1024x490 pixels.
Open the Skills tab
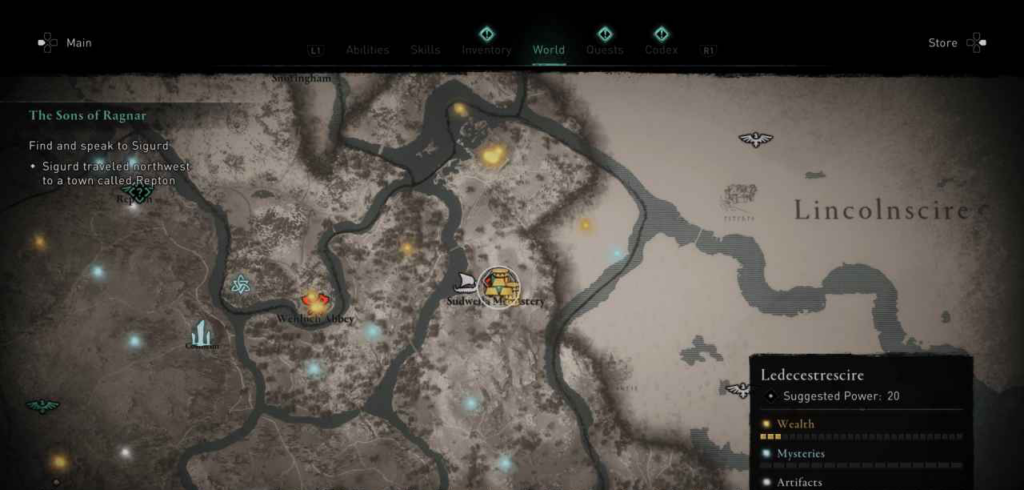425,50
